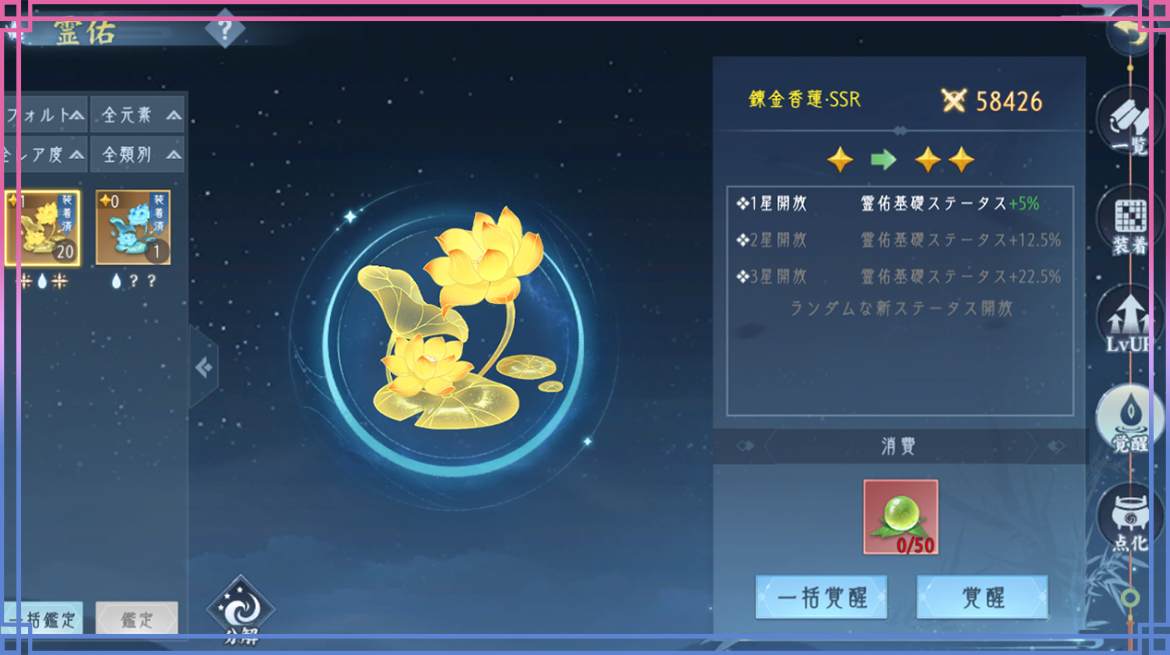Switch to the 覚醒 awakening tab
Screen dimensions: 1170x655
click(x=1130, y=422)
